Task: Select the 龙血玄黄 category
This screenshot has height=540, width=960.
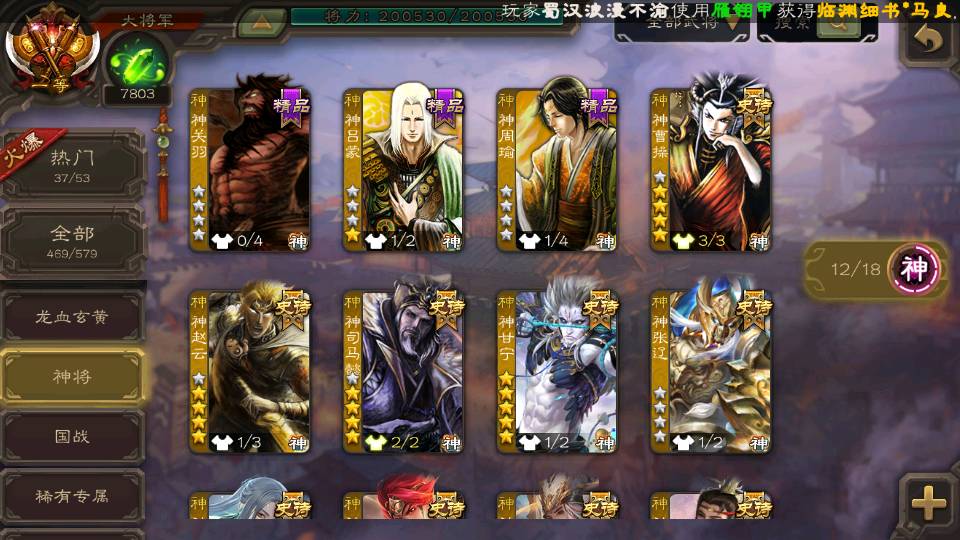Action: [73, 317]
